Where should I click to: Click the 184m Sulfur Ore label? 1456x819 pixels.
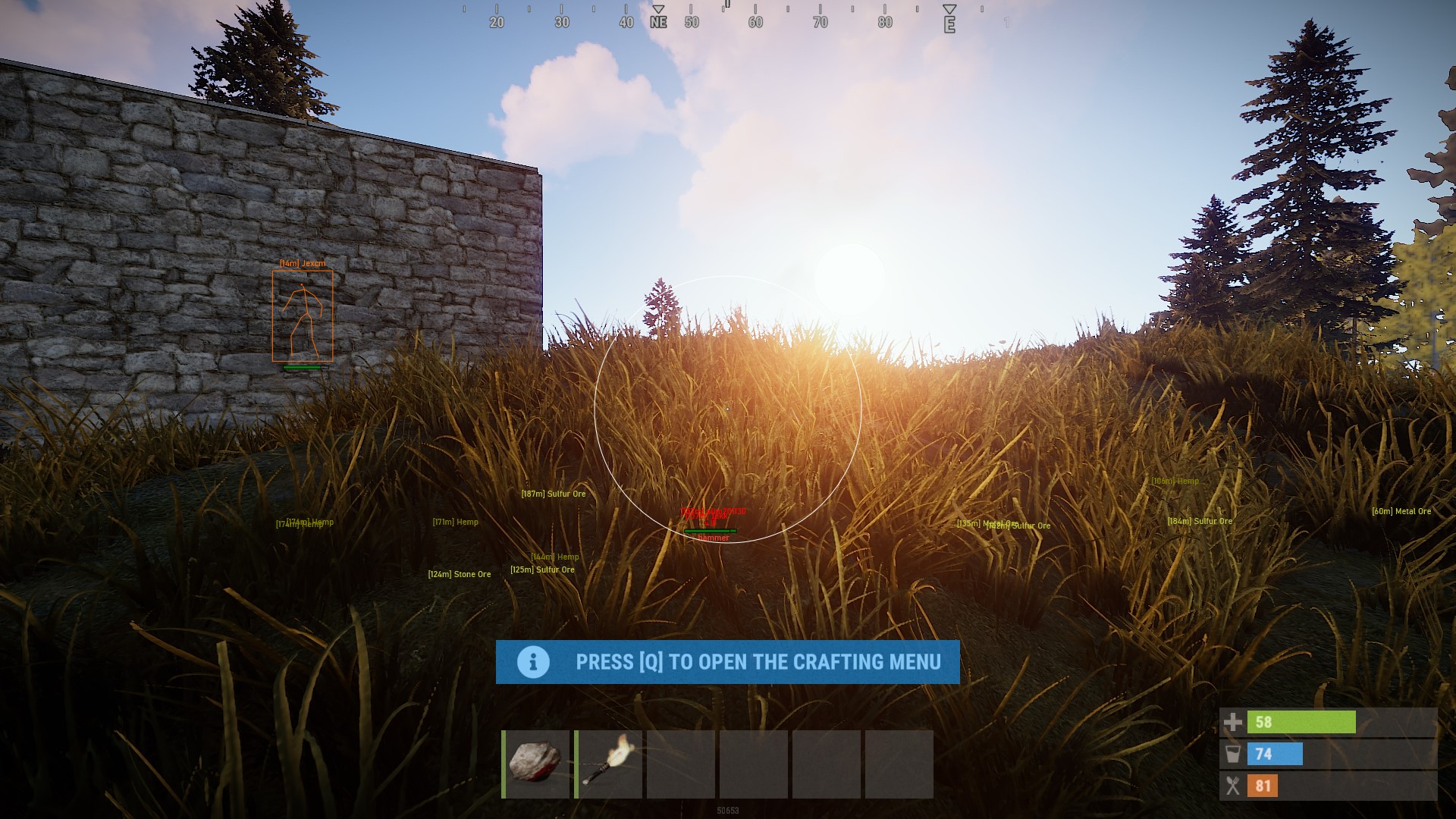(1200, 520)
